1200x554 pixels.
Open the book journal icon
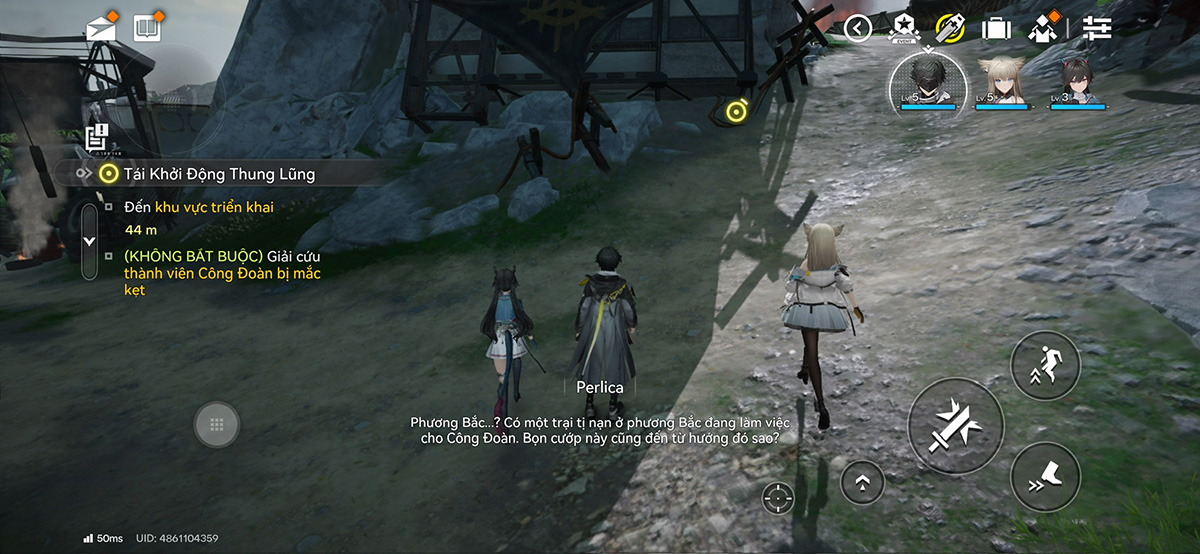(x=147, y=27)
